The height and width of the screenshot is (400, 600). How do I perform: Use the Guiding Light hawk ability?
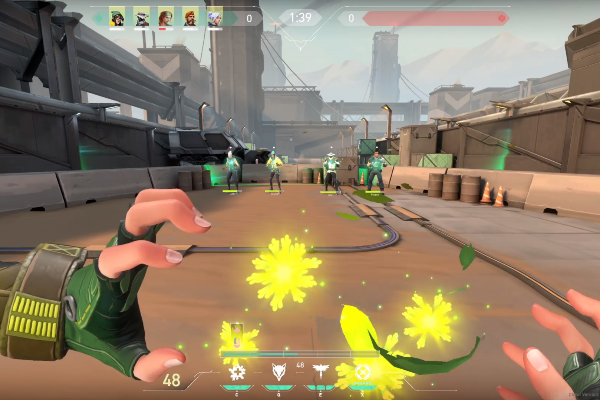pyautogui.click(x=320, y=373)
